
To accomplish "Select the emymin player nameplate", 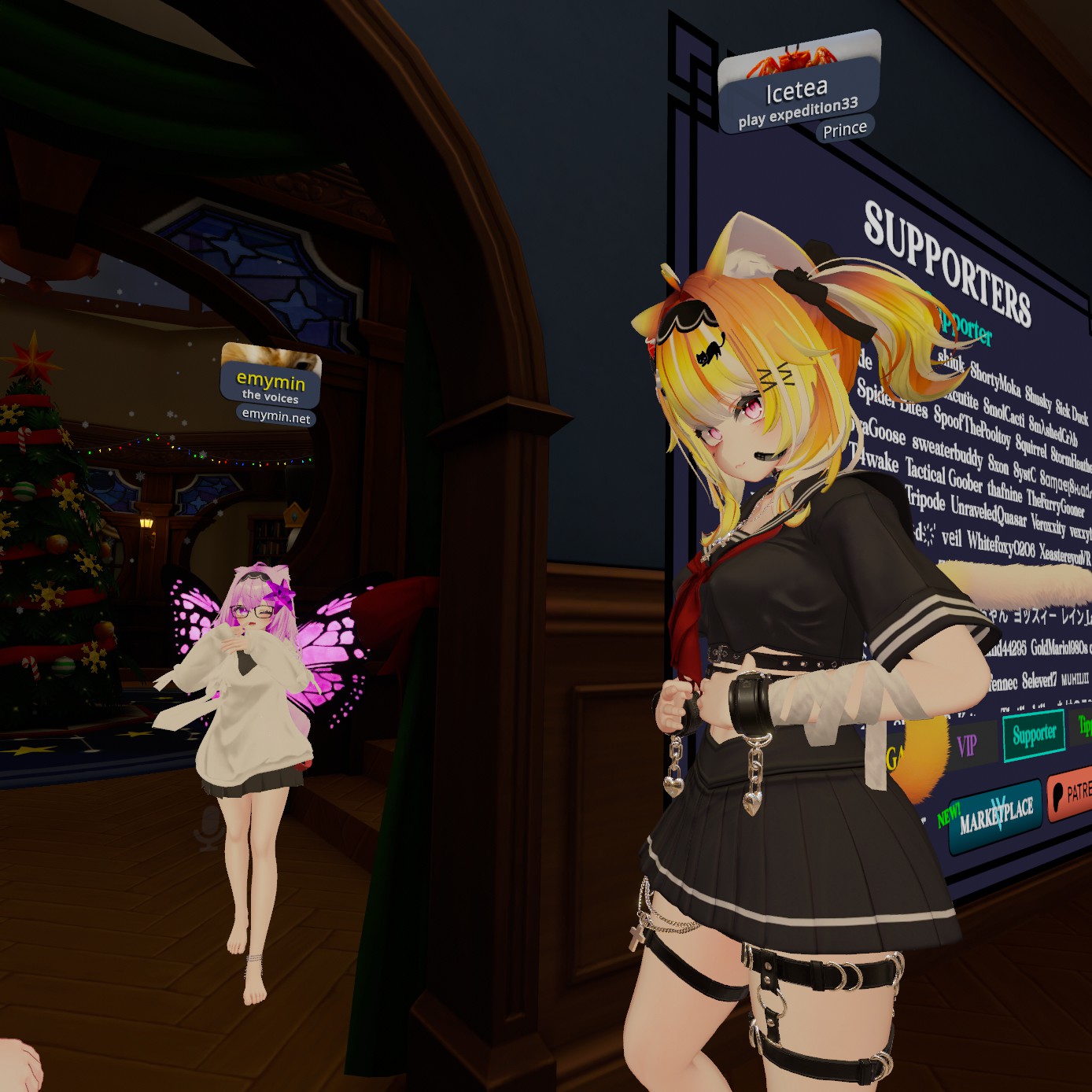I will [271, 382].
